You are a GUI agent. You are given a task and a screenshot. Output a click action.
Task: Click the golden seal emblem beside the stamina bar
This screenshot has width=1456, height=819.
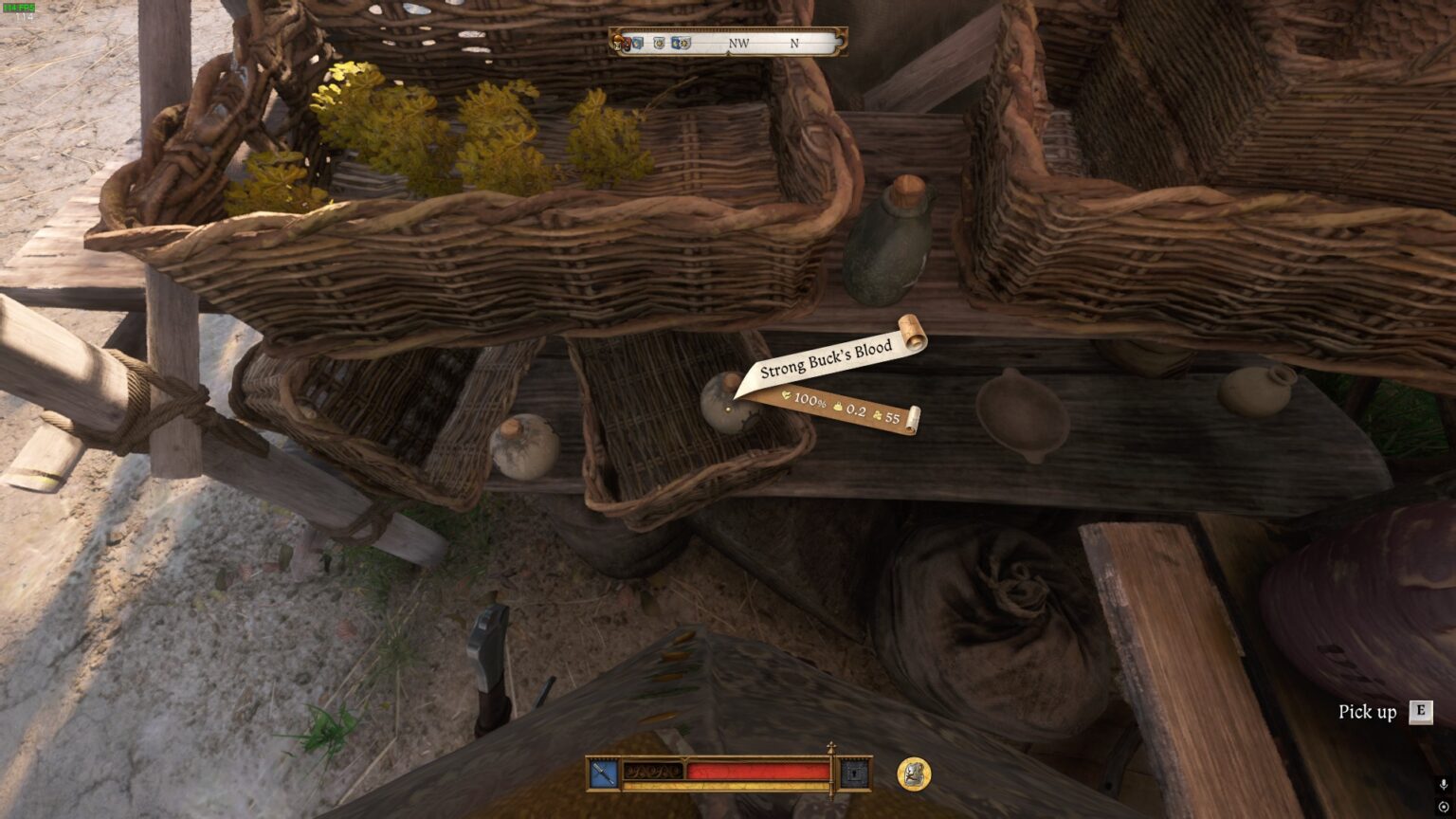[912, 773]
